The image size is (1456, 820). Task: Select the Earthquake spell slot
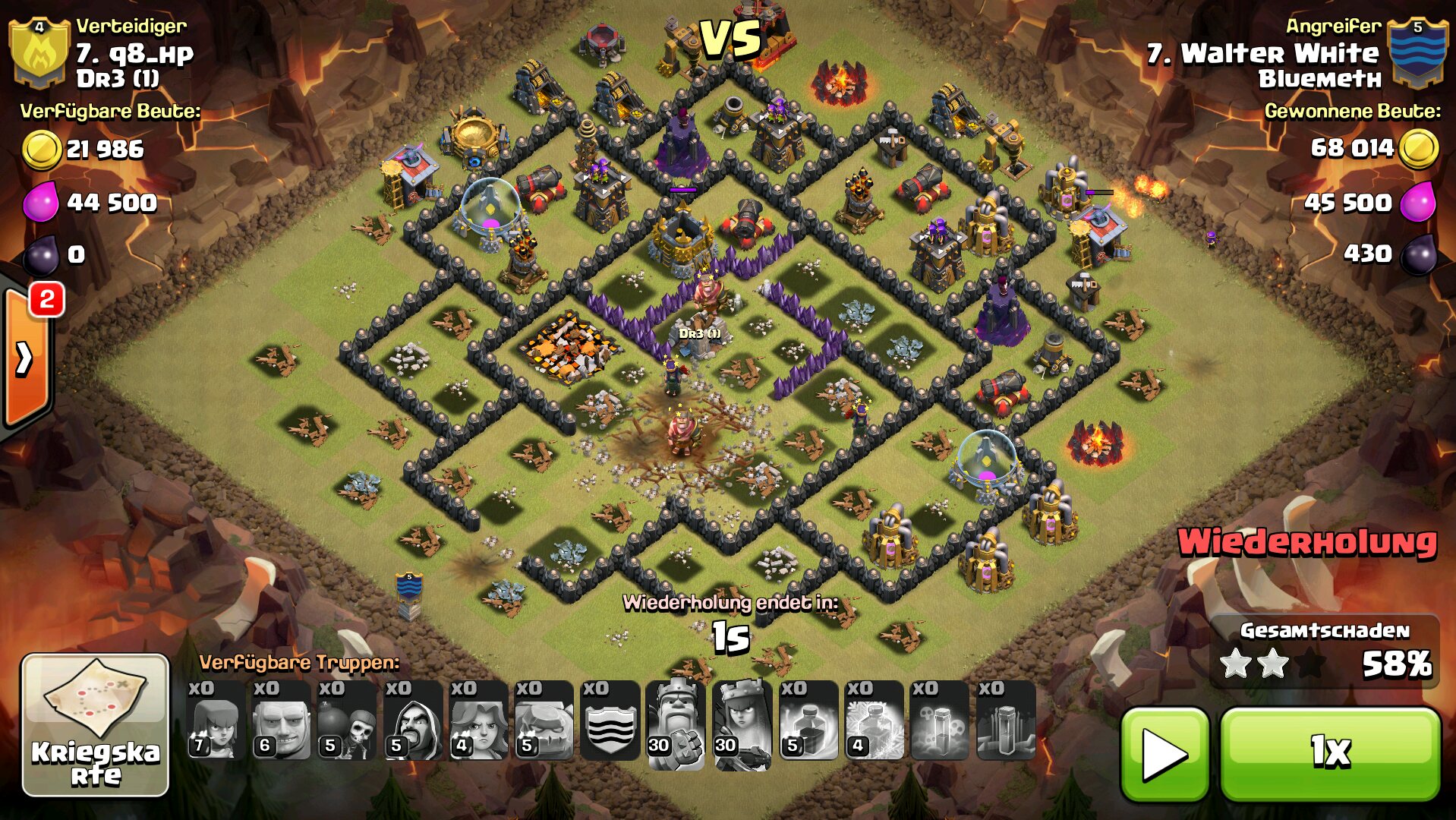click(x=1006, y=721)
